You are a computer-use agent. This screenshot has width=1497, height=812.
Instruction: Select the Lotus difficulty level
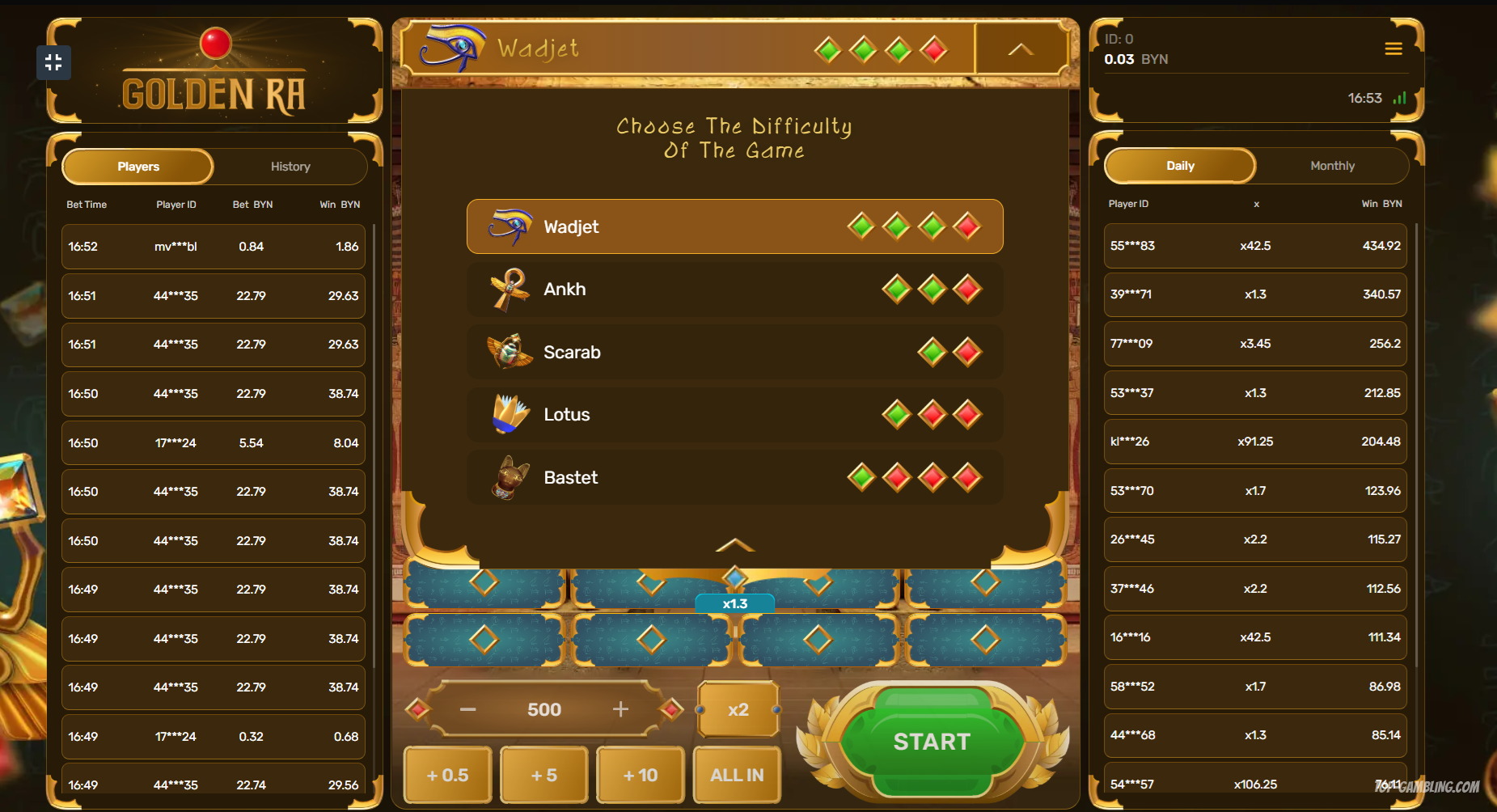734,415
